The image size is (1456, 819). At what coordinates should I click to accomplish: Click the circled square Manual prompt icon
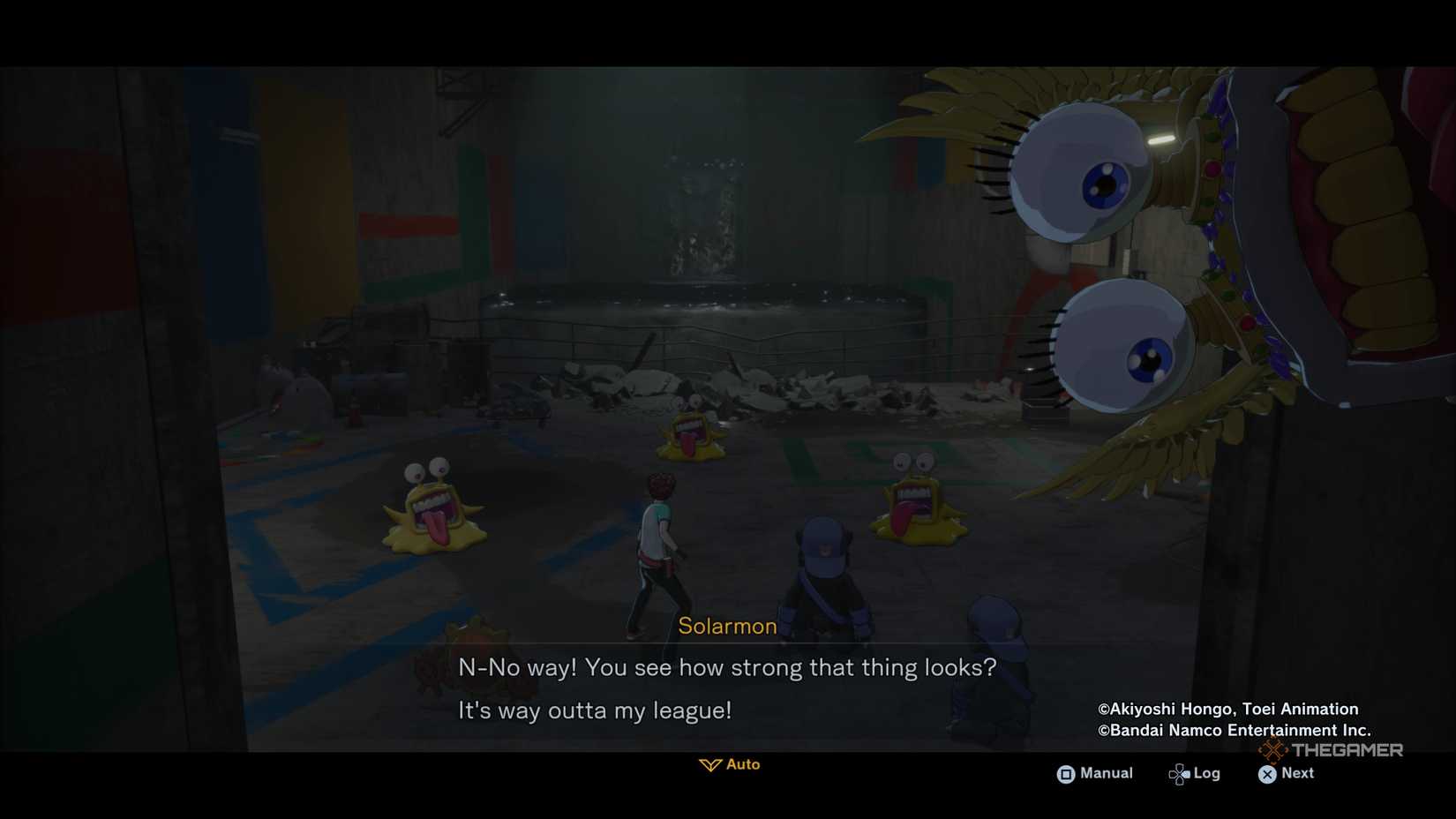pyautogui.click(x=1066, y=773)
